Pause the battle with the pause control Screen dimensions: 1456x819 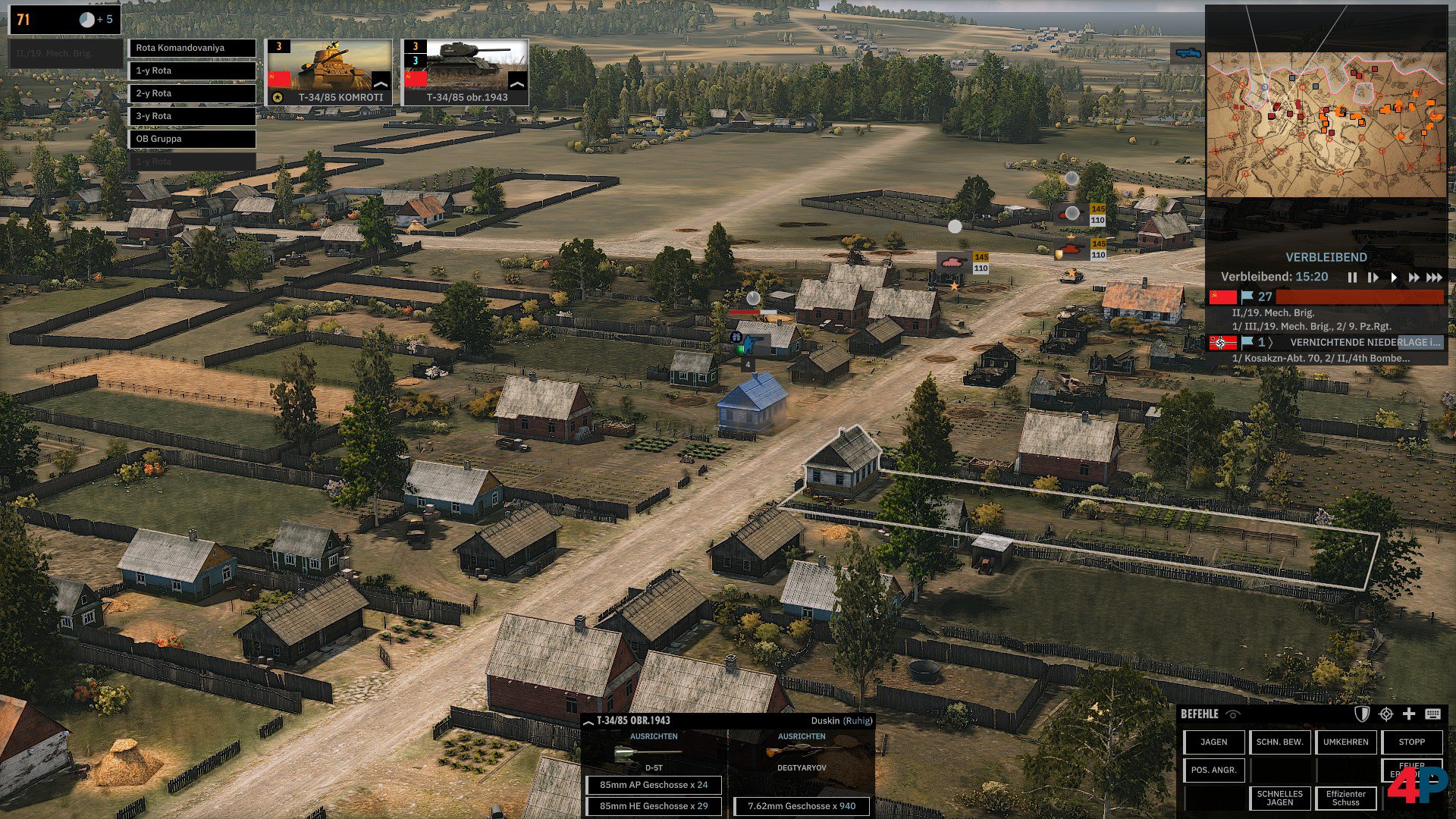[x=1353, y=278]
